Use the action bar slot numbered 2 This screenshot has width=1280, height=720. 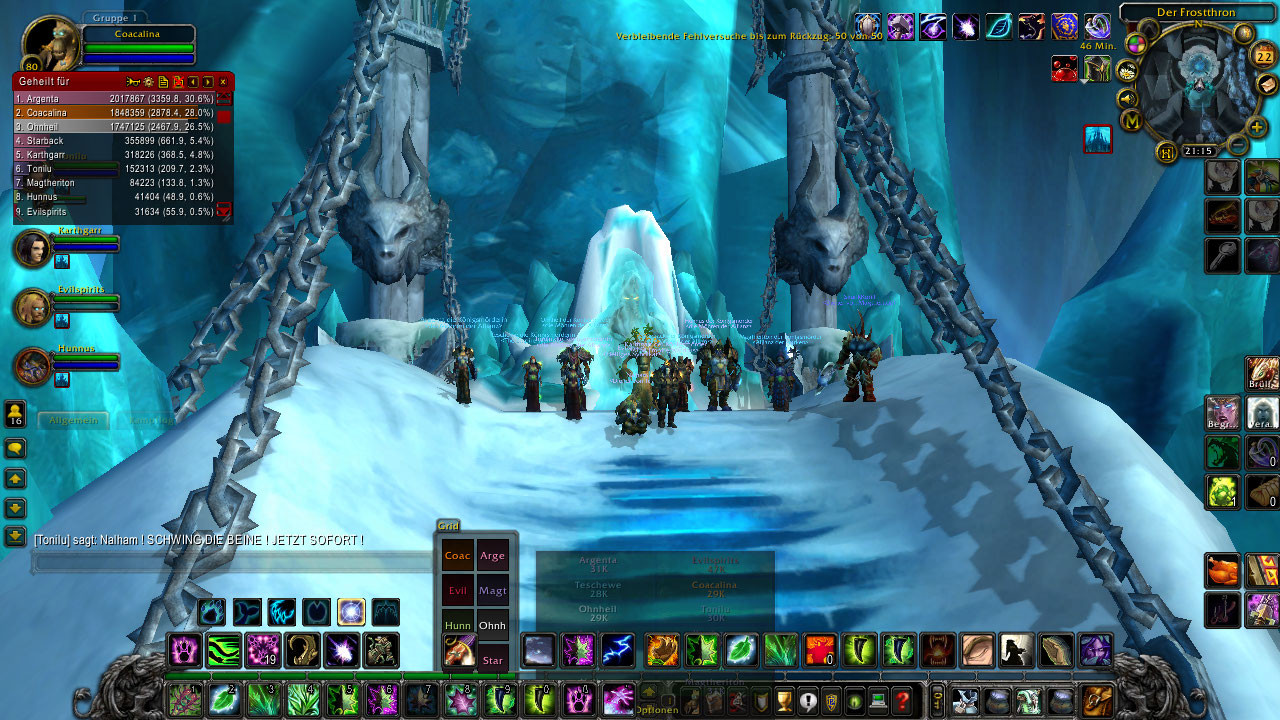(x=224, y=699)
